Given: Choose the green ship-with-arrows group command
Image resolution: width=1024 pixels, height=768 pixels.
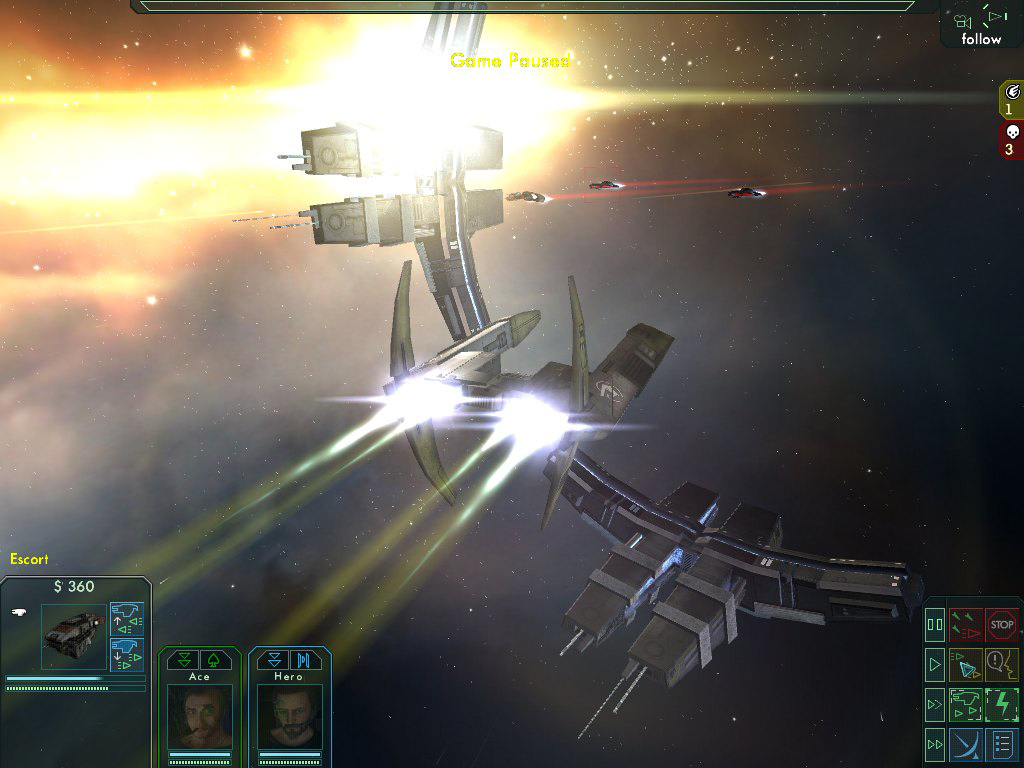Looking at the screenshot, I should [x=966, y=704].
